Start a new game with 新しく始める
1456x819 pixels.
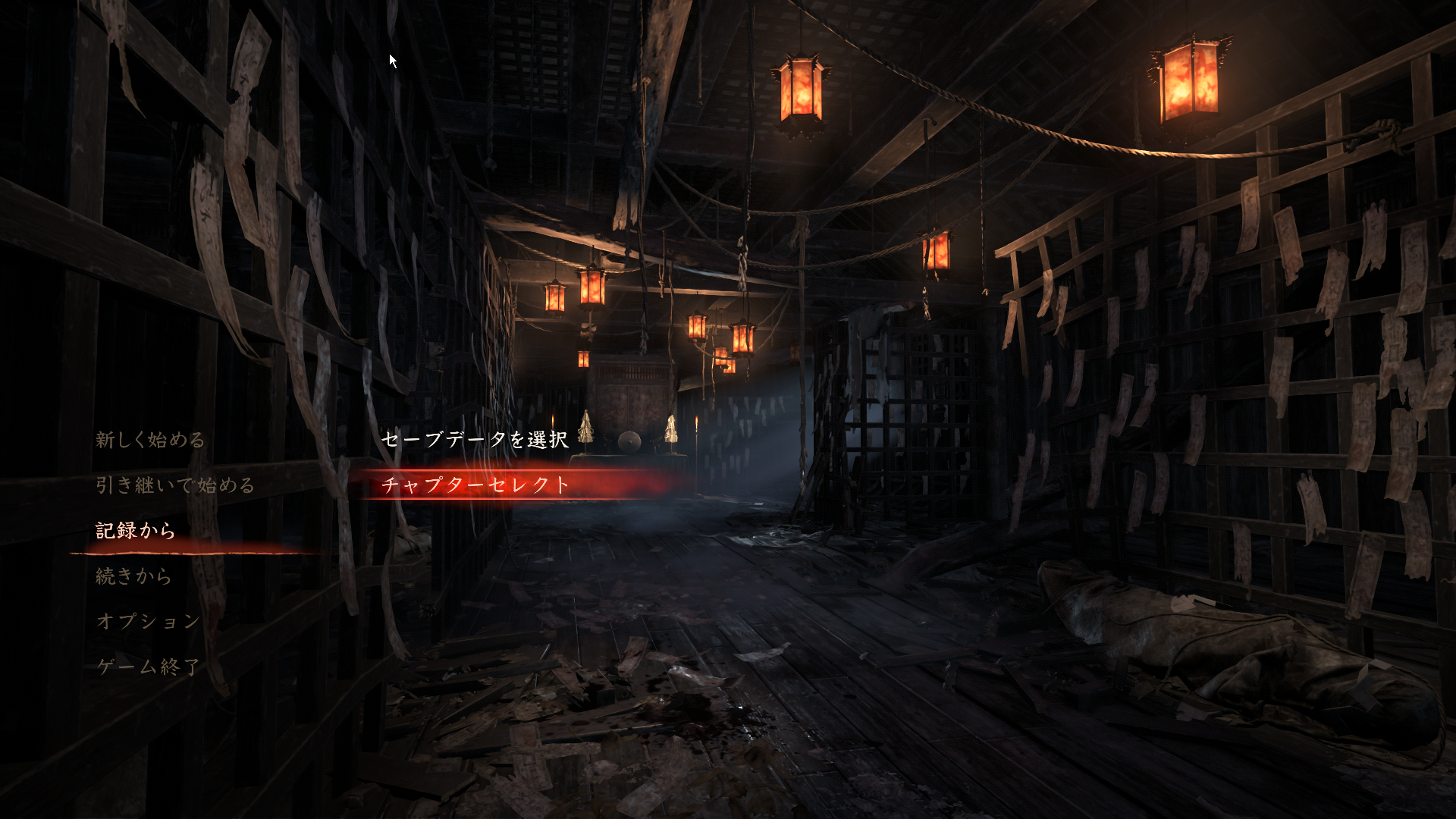pyautogui.click(x=150, y=440)
